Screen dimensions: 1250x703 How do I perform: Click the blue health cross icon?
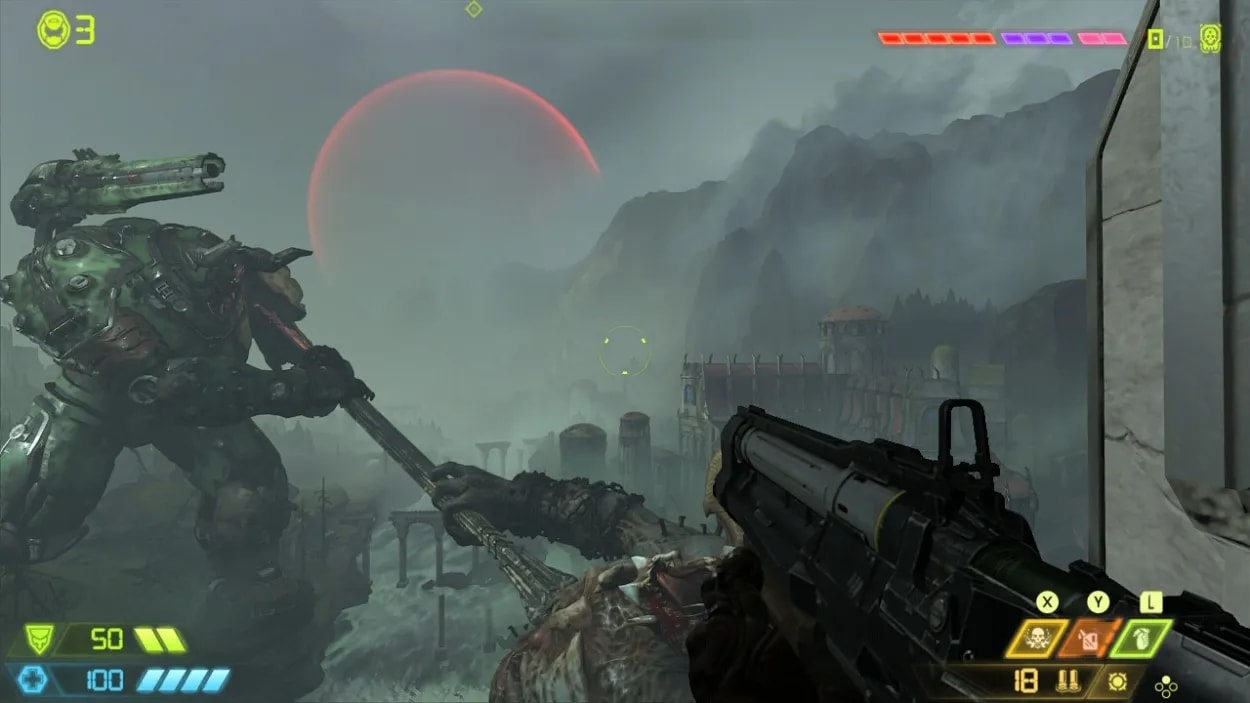33,681
